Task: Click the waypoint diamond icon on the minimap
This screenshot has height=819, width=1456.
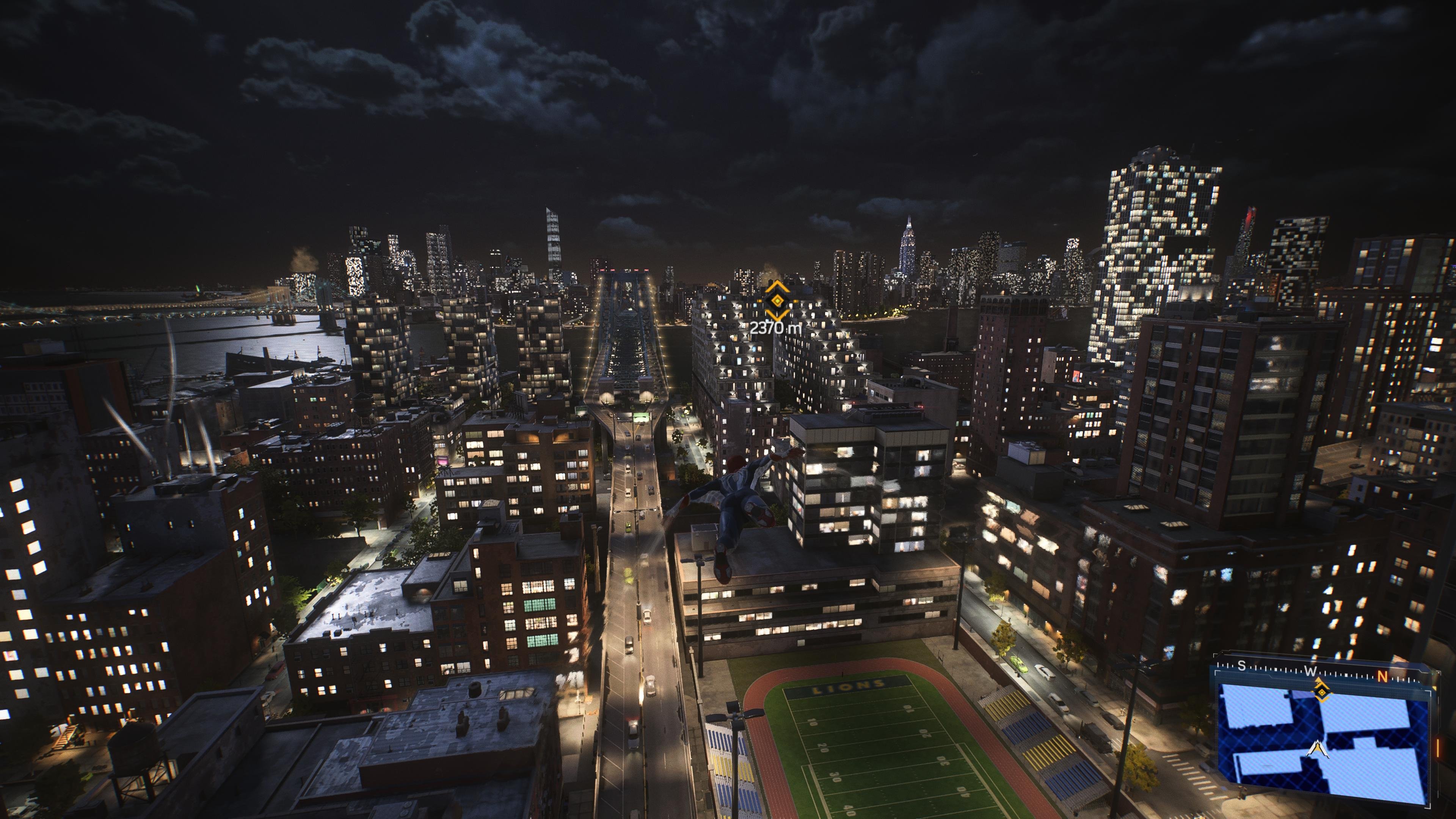Action: [x=1322, y=693]
